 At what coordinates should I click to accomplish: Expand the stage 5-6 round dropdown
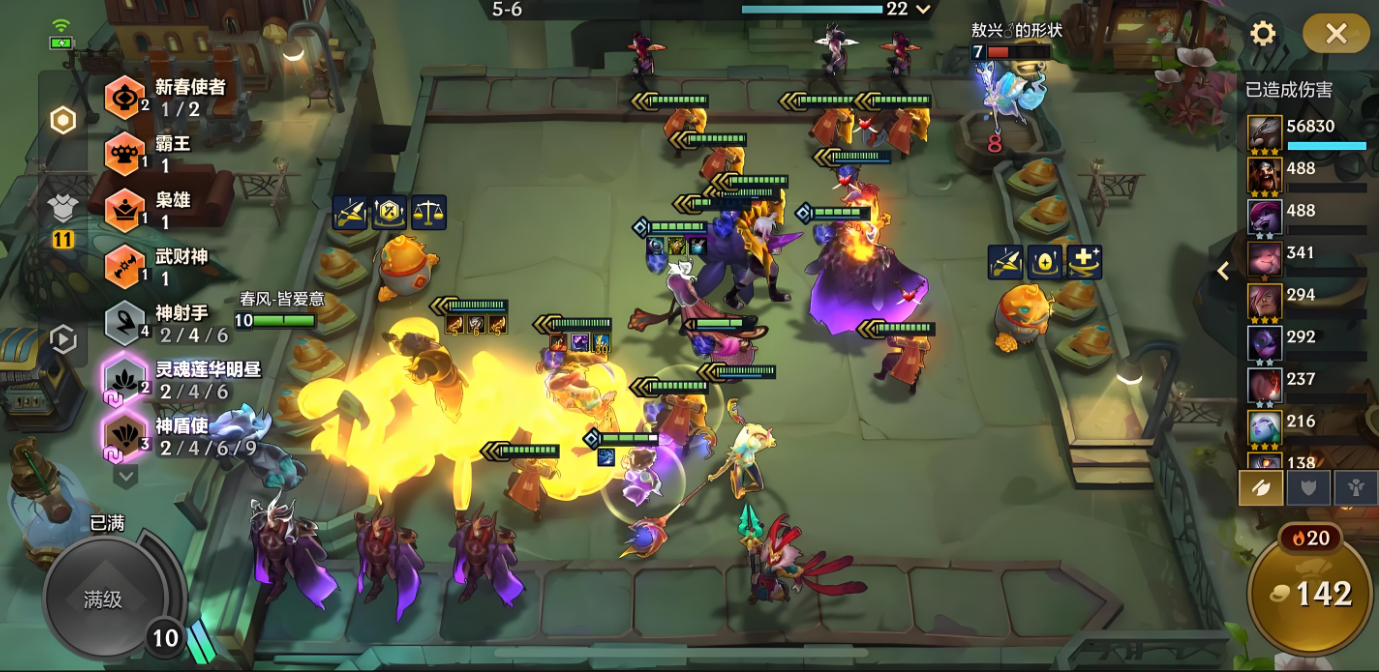pyautogui.click(x=923, y=9)
